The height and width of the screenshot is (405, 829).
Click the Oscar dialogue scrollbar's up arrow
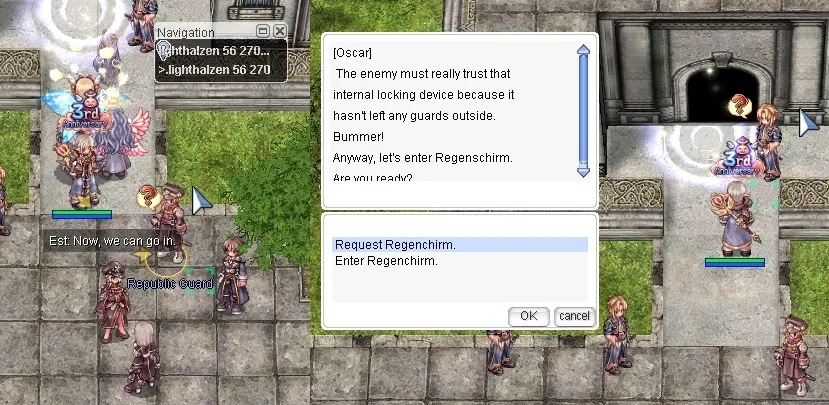[584, 49]
